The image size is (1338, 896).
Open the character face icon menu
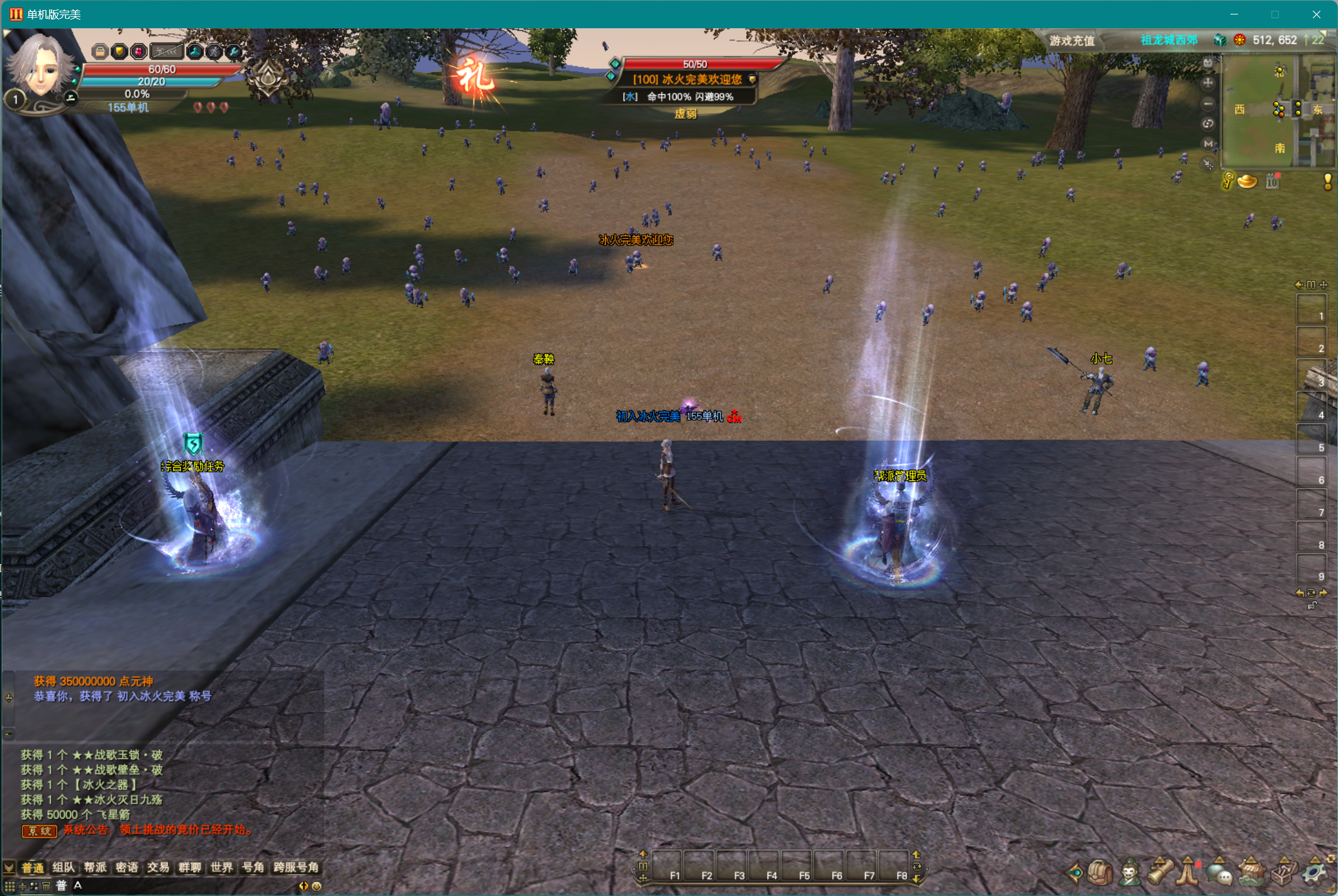coord(1130,872)
